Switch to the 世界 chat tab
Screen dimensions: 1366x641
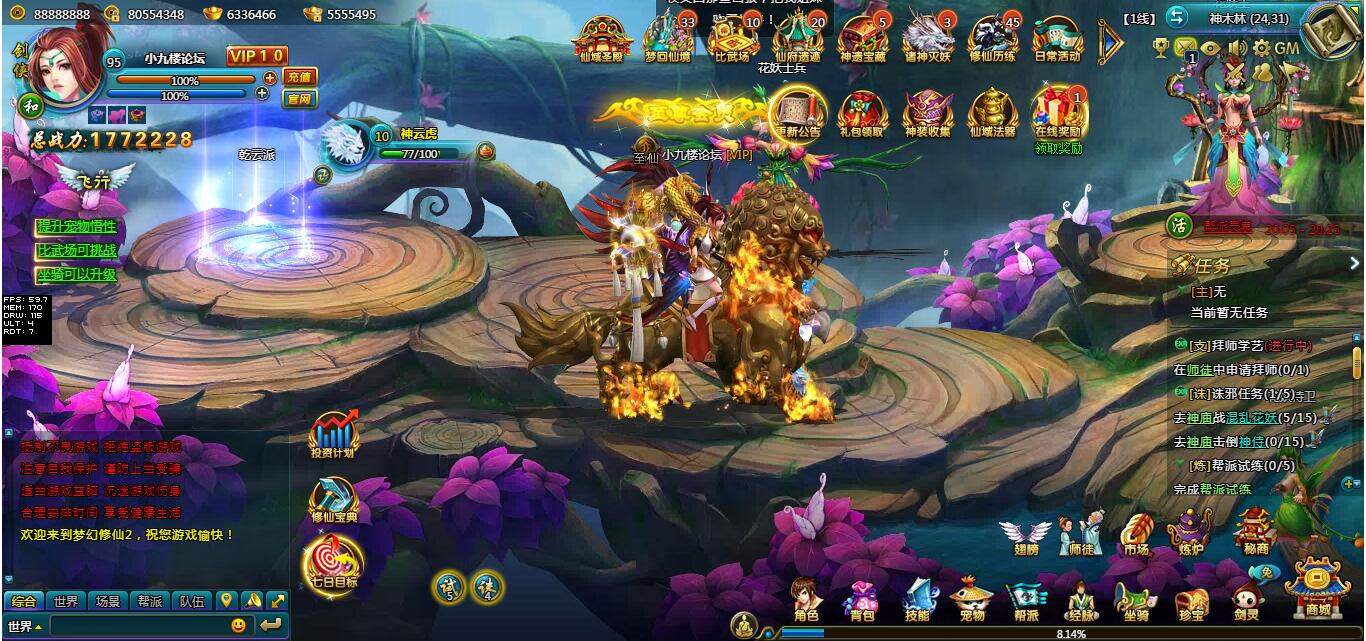[66, 601]
